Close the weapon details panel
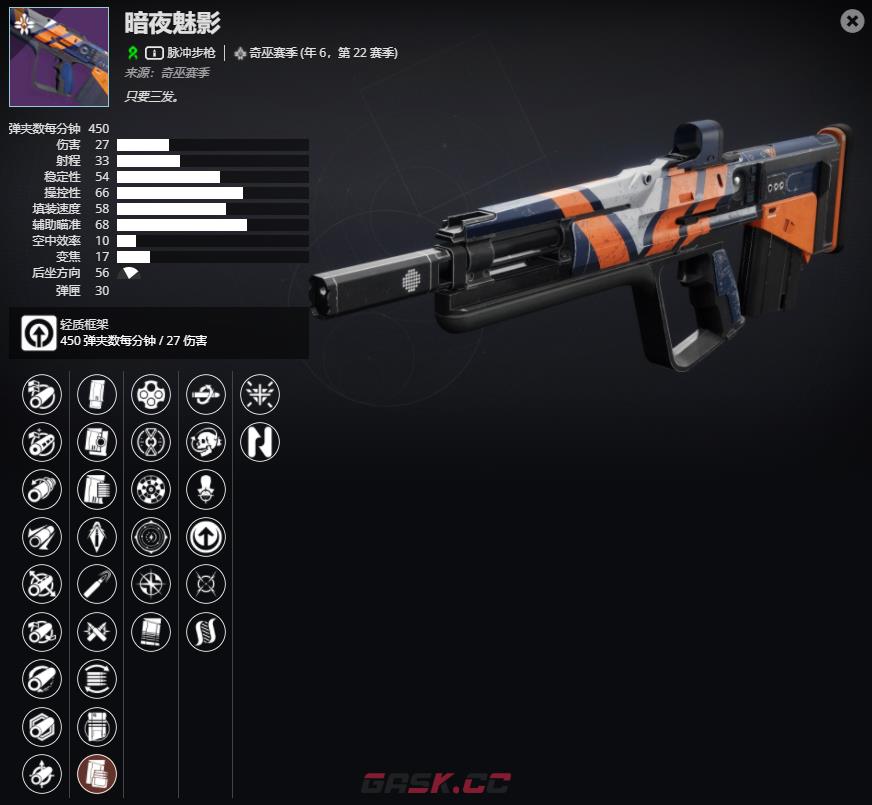Screen dimensions: 872x805 [852, 21]
